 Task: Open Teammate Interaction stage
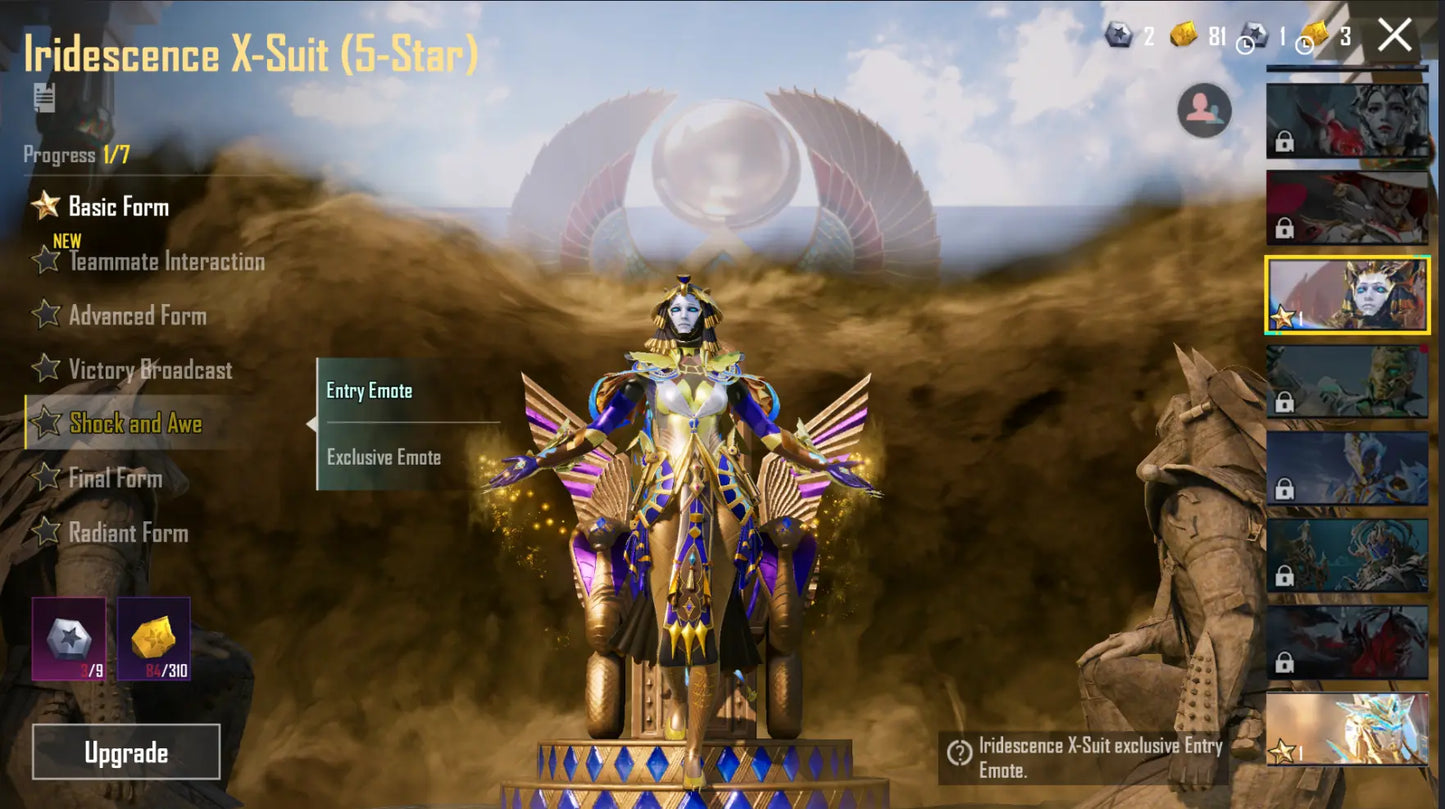(x=166, y=262)
